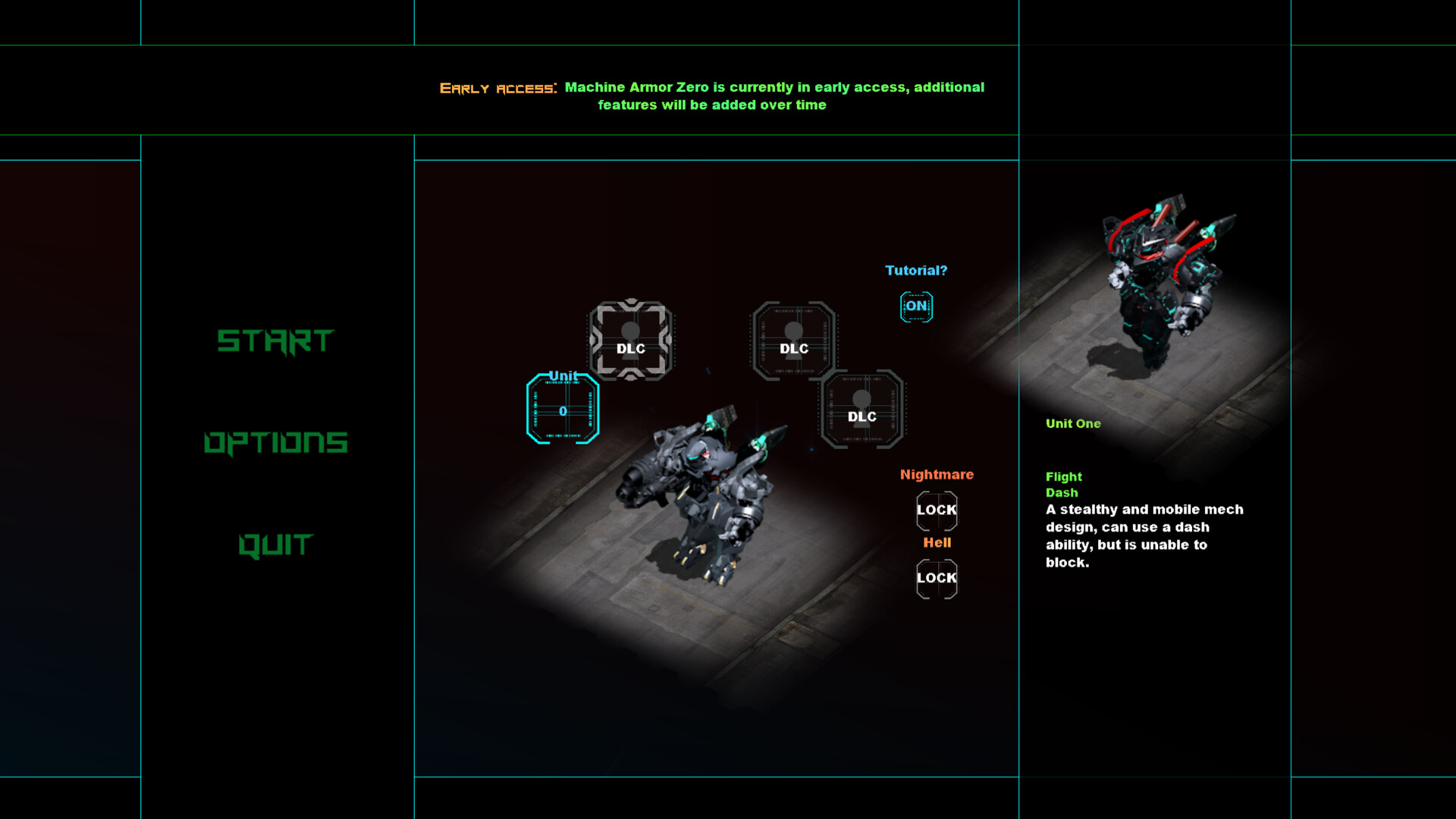
Task: Click the Nightmare padlock icon
Action: (936, 510)
